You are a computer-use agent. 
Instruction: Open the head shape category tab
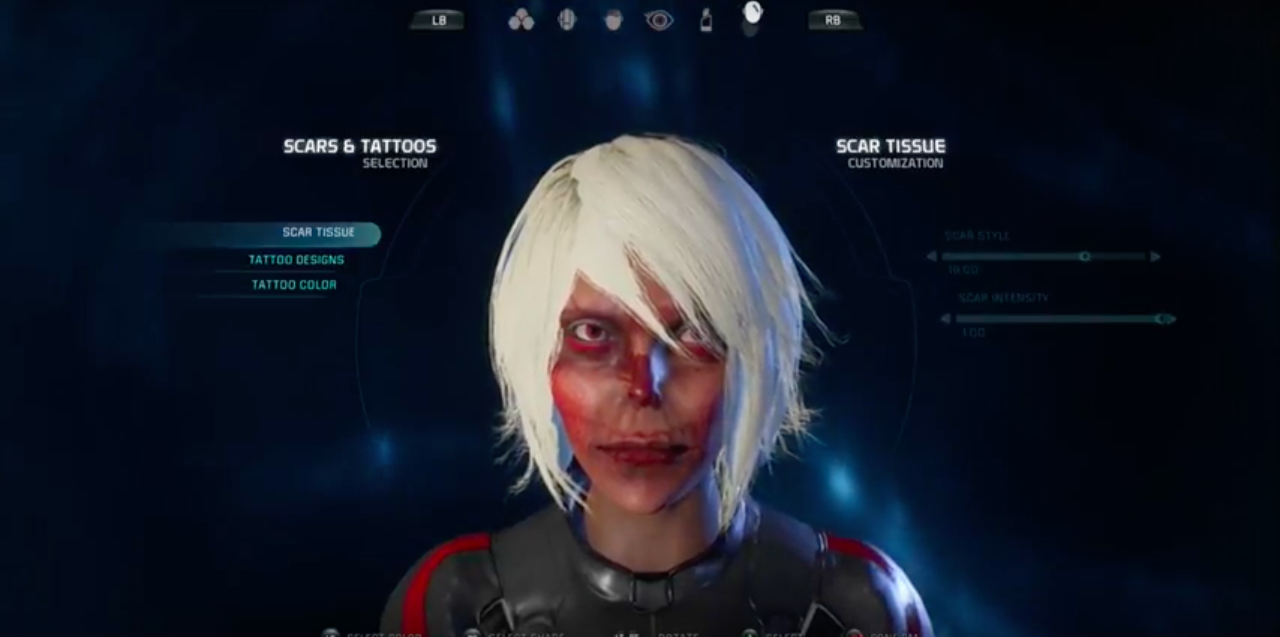(567, 20)
